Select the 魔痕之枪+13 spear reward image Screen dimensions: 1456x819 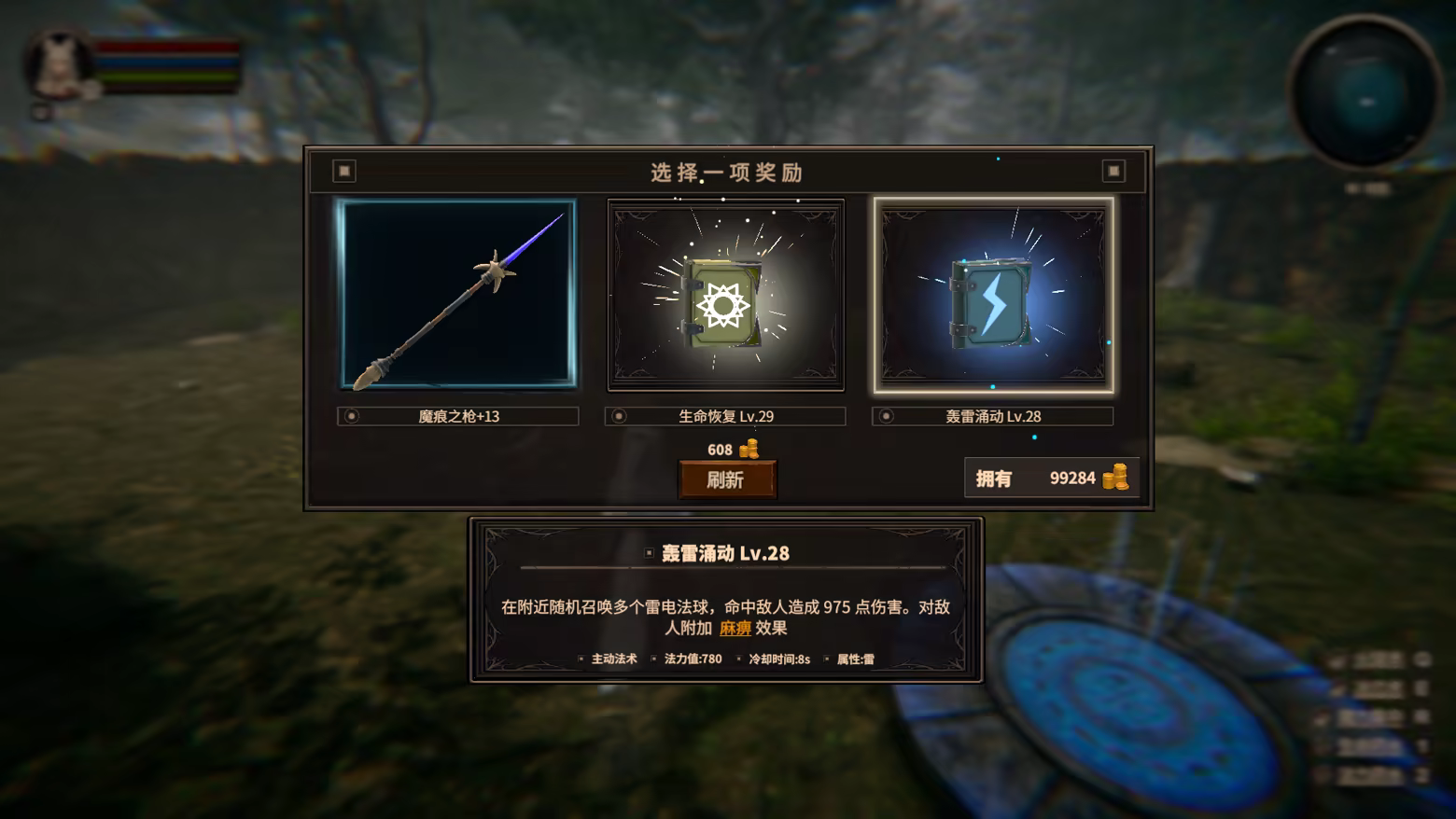[x=456, y=294]
